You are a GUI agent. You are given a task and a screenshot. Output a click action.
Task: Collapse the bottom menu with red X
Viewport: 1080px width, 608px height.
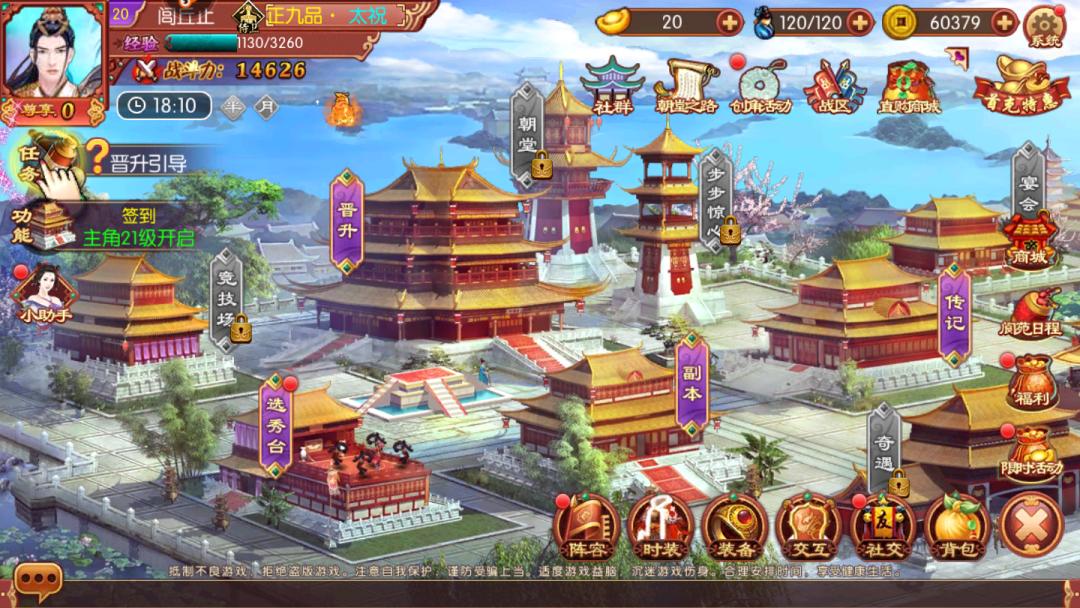(1031, 526)
